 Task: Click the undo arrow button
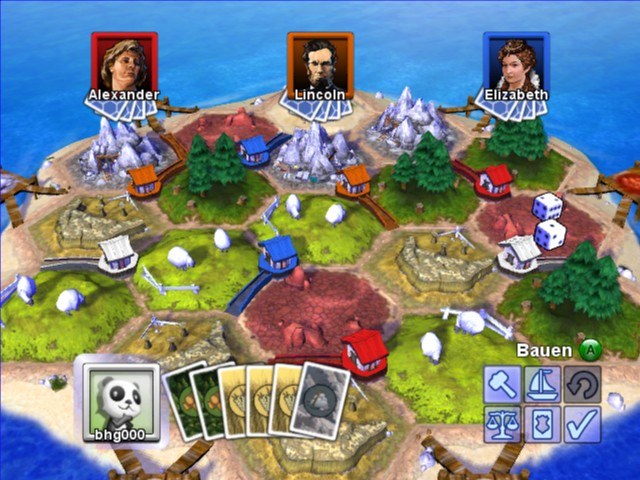[x=580, y=385]
